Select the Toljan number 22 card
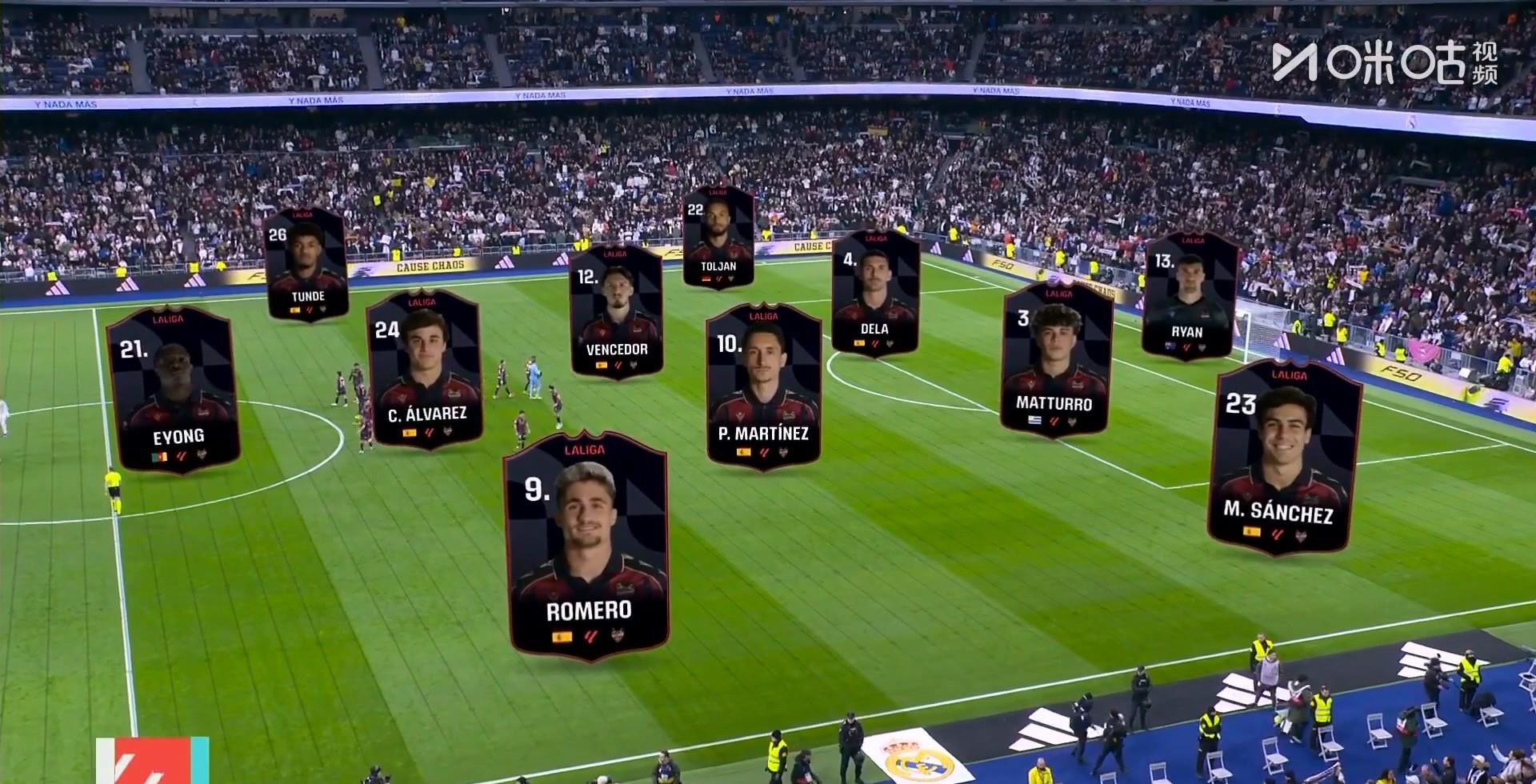The height and width of the screenshot is (784, 1536). [x=718, y=237]
